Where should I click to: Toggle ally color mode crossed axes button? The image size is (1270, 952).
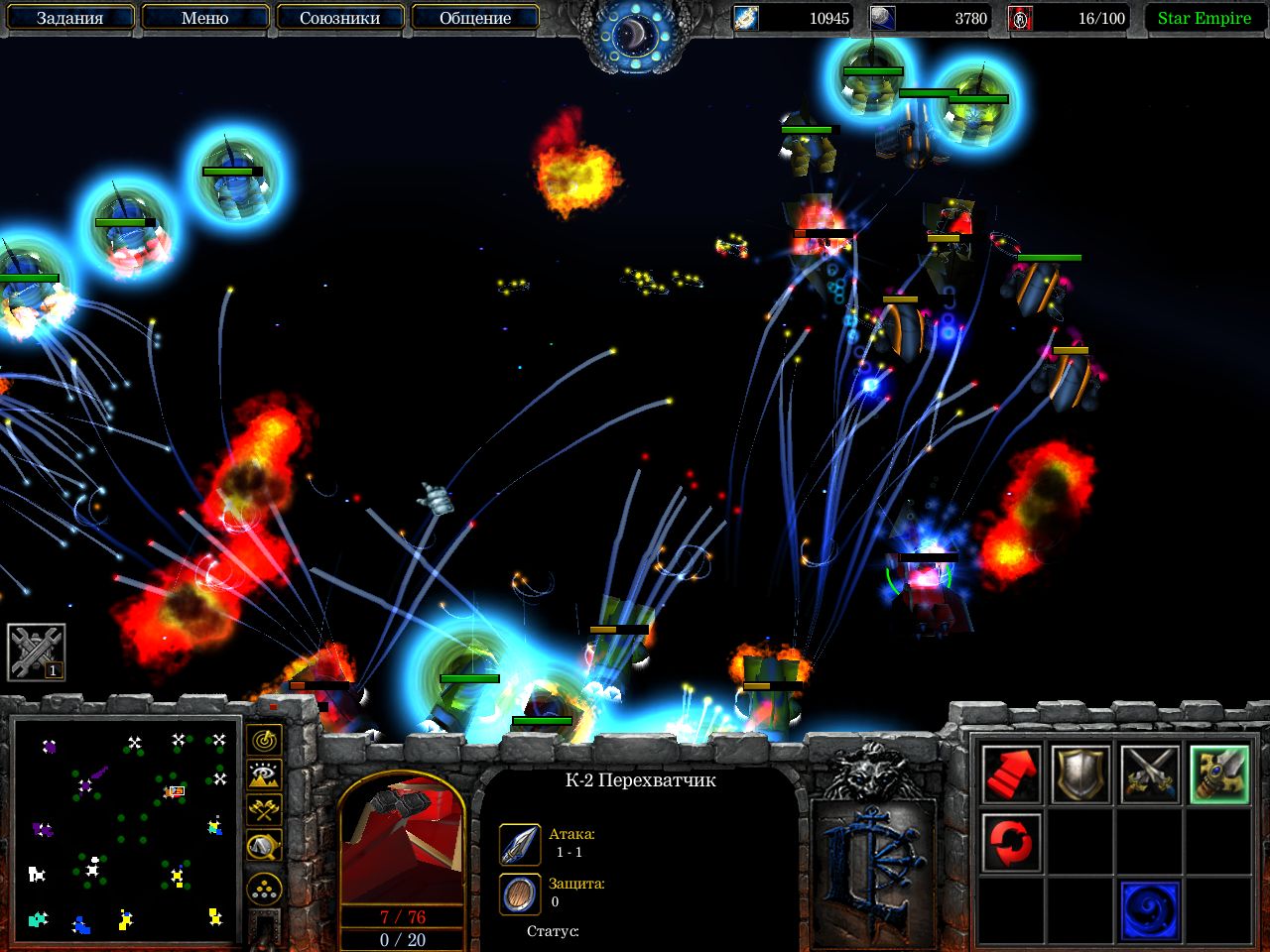[x=264, y=810]
